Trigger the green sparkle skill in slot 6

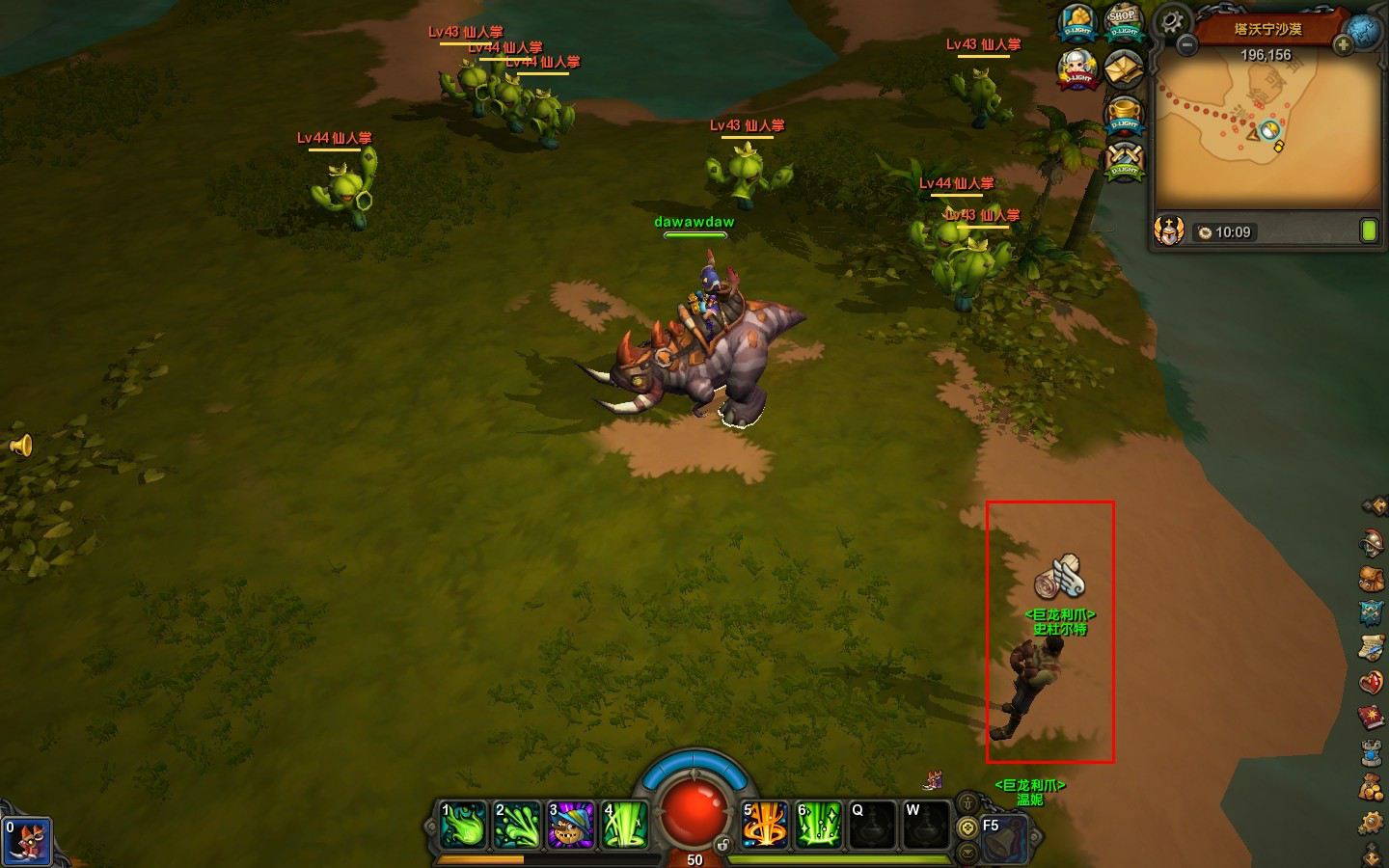(818, 826)
